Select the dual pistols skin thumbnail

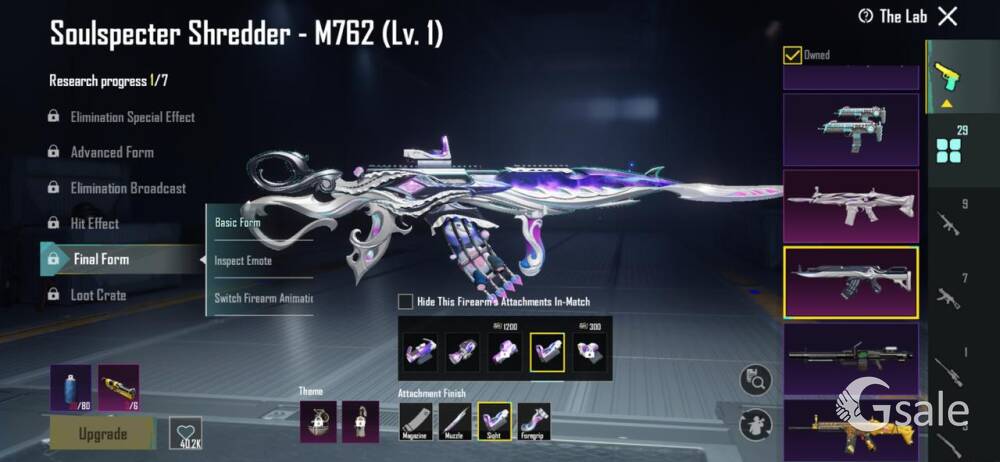click(850, 130)
